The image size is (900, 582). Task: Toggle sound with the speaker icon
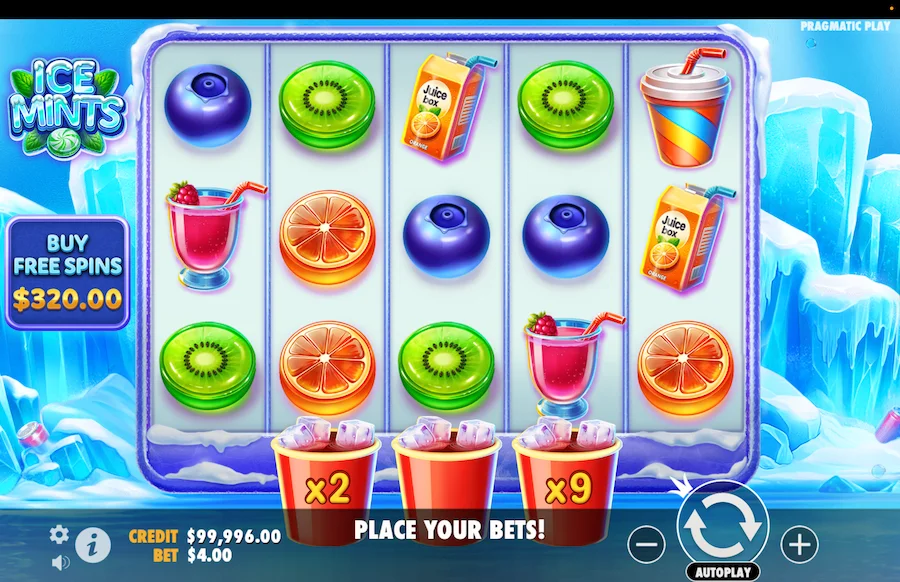click(x=59, y=562)
